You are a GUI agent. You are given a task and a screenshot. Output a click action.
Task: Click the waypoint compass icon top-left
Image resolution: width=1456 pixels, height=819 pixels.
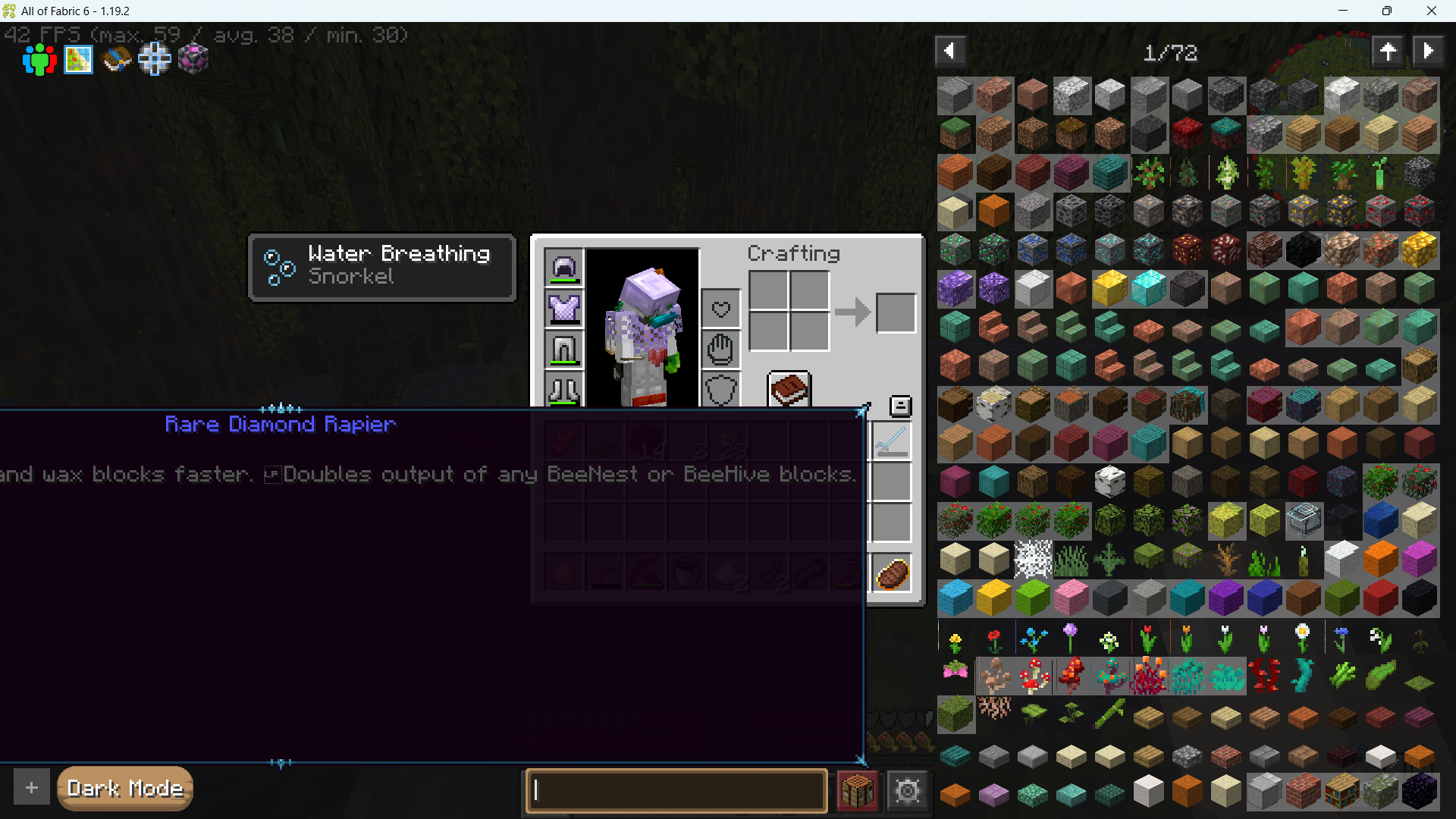click(x=155, y=60)
